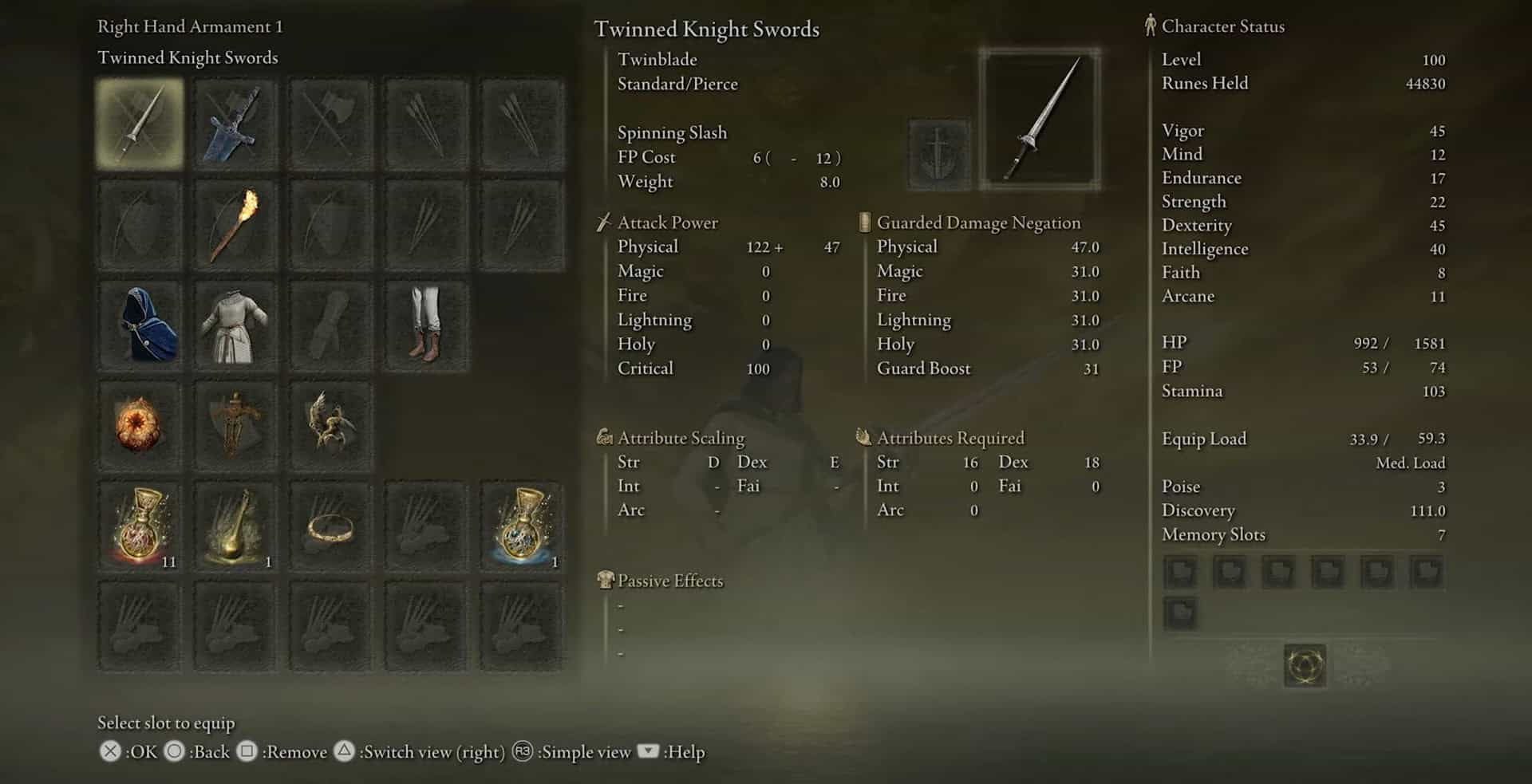Click the large weapon preview image
The image size is (1532, 784).
[1040, 120]
